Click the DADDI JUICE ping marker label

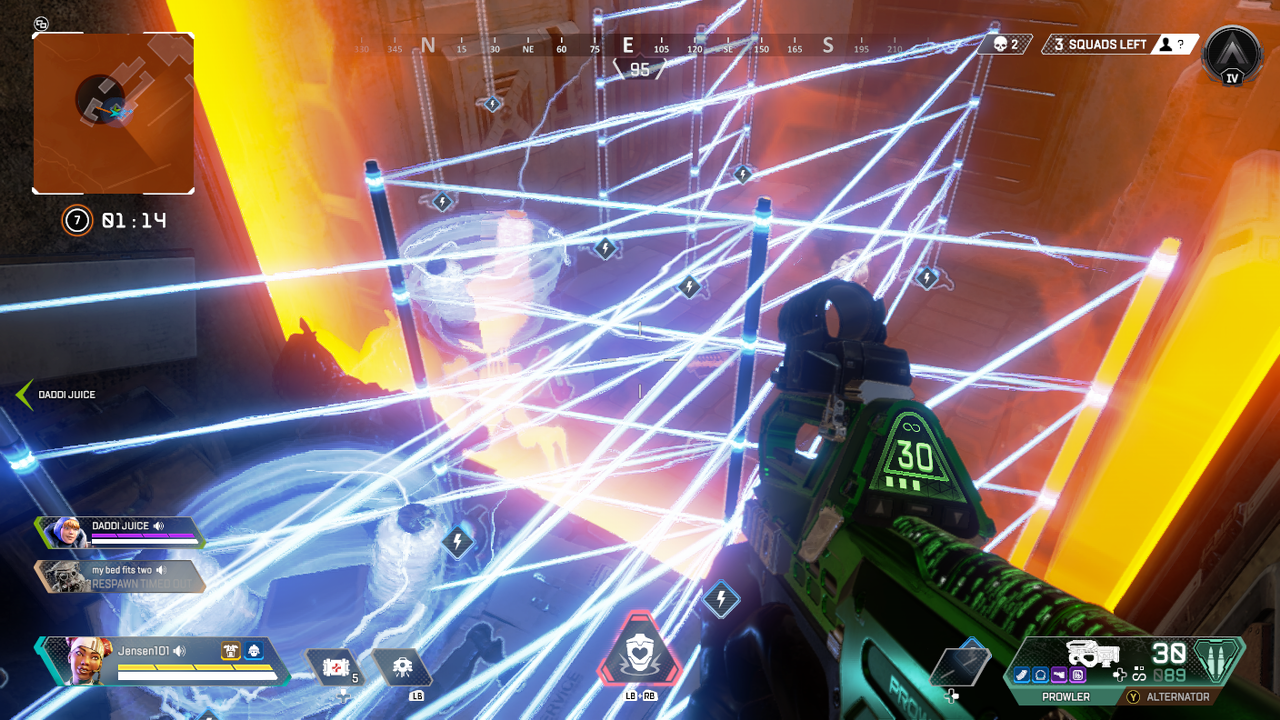click(x=66, y=395)
